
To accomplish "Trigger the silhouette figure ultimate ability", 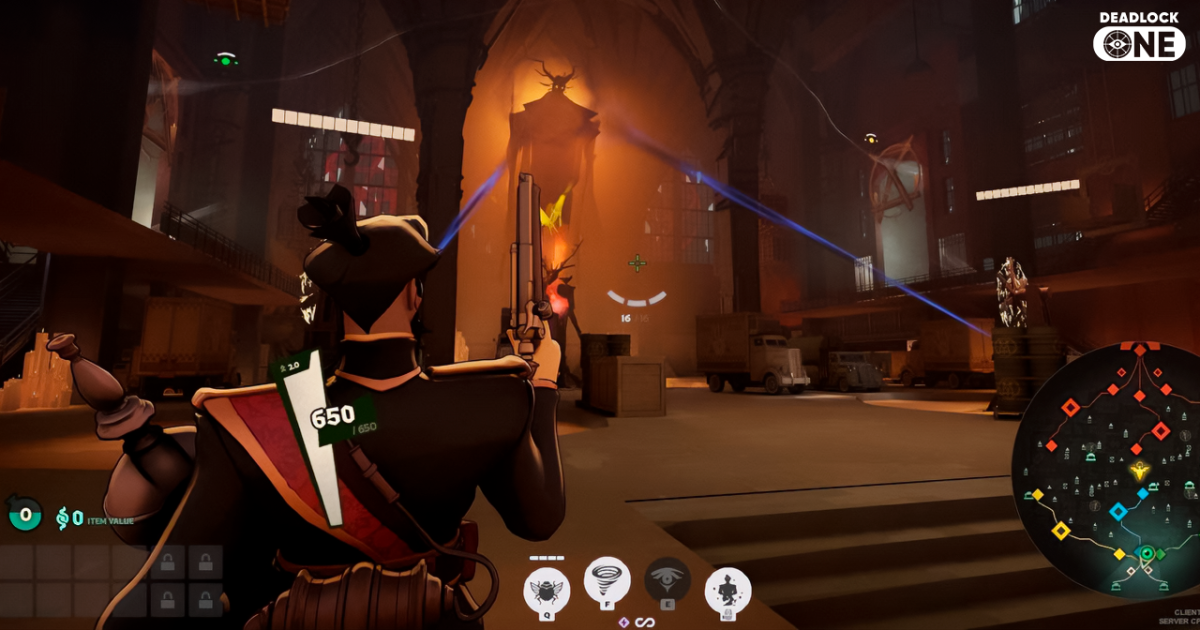I will point(728,590).
